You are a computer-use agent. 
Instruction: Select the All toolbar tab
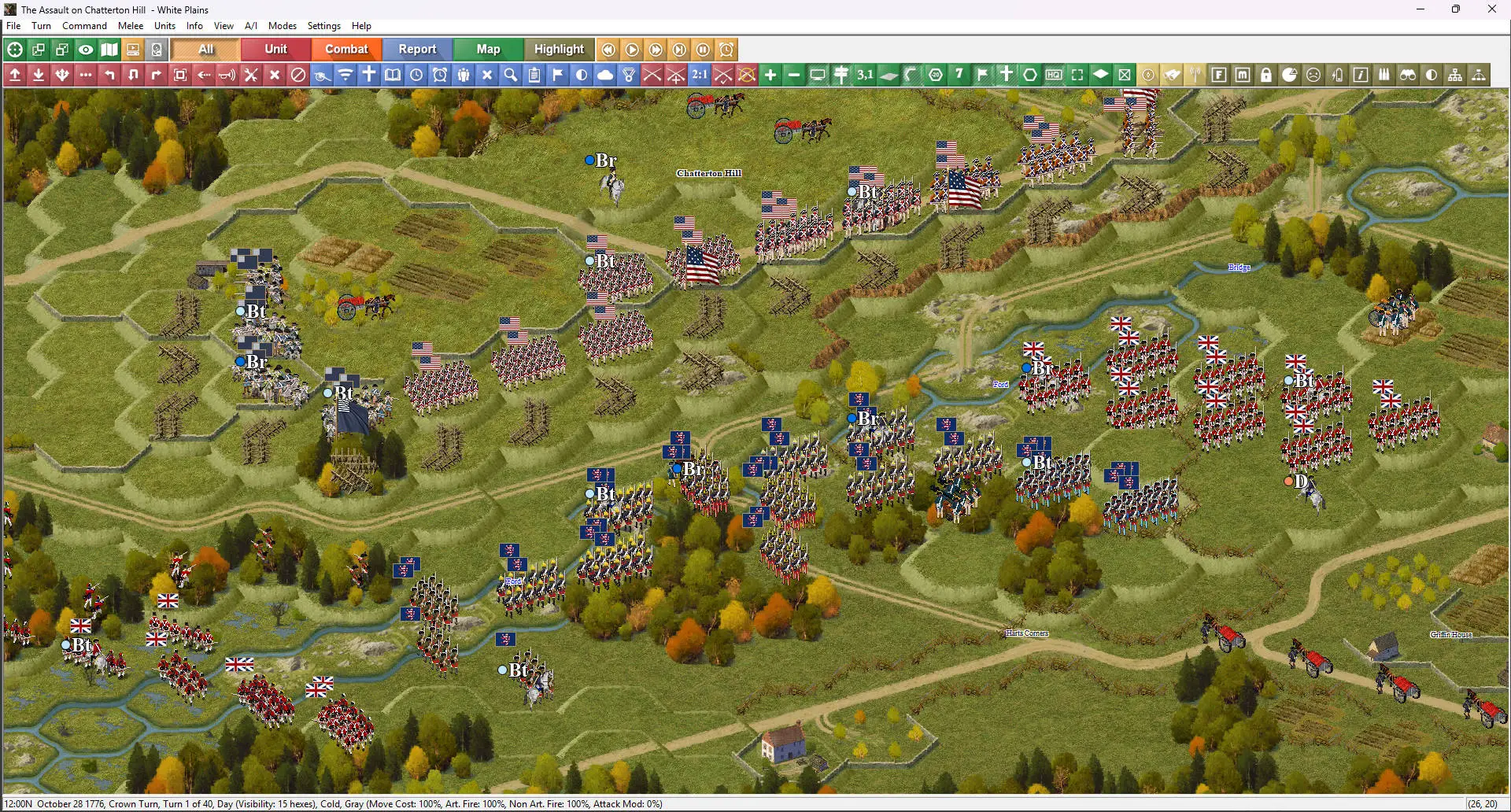click(206, 50)
